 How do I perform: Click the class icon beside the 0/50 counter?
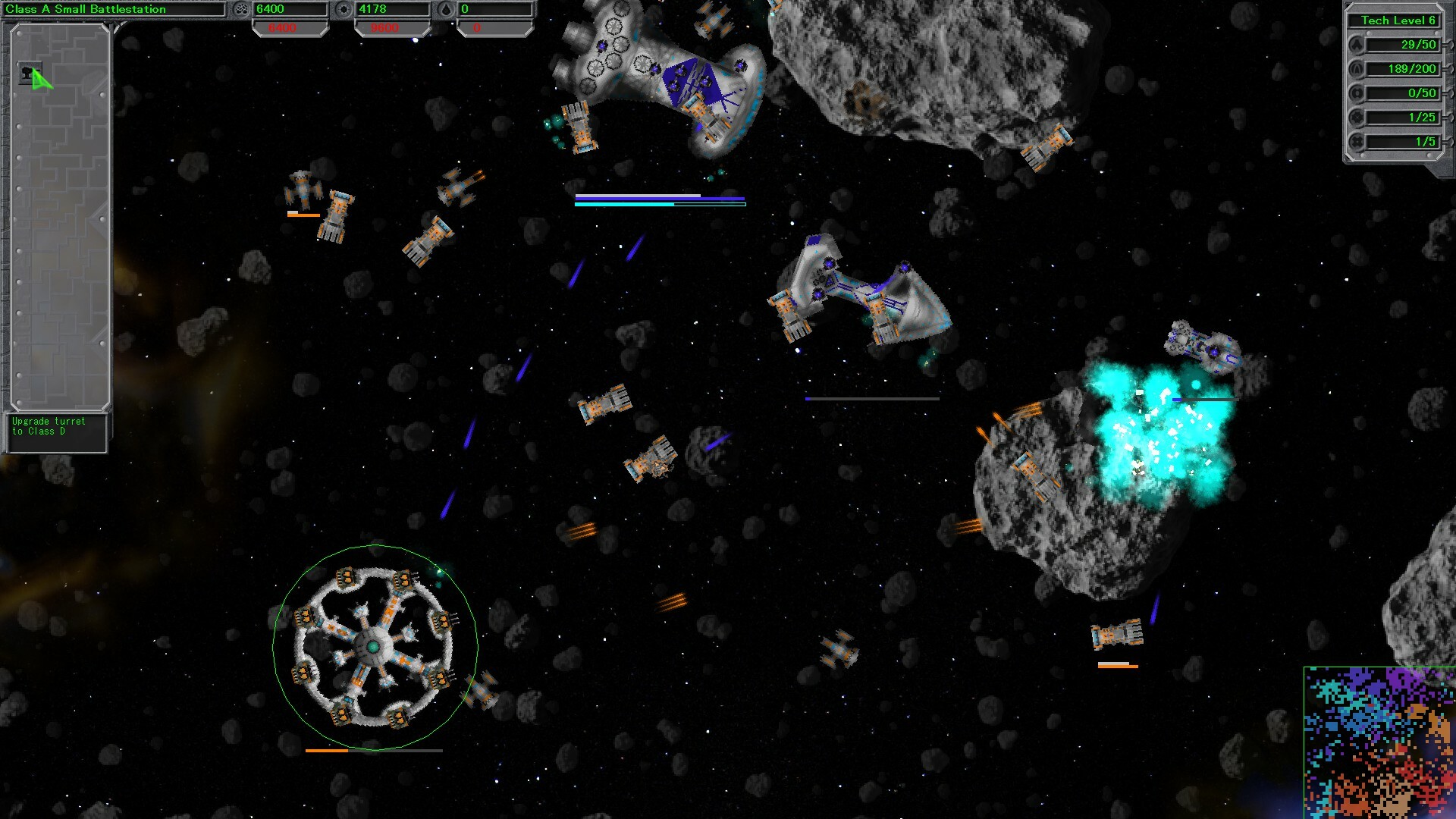click(x=1357, y=93)
